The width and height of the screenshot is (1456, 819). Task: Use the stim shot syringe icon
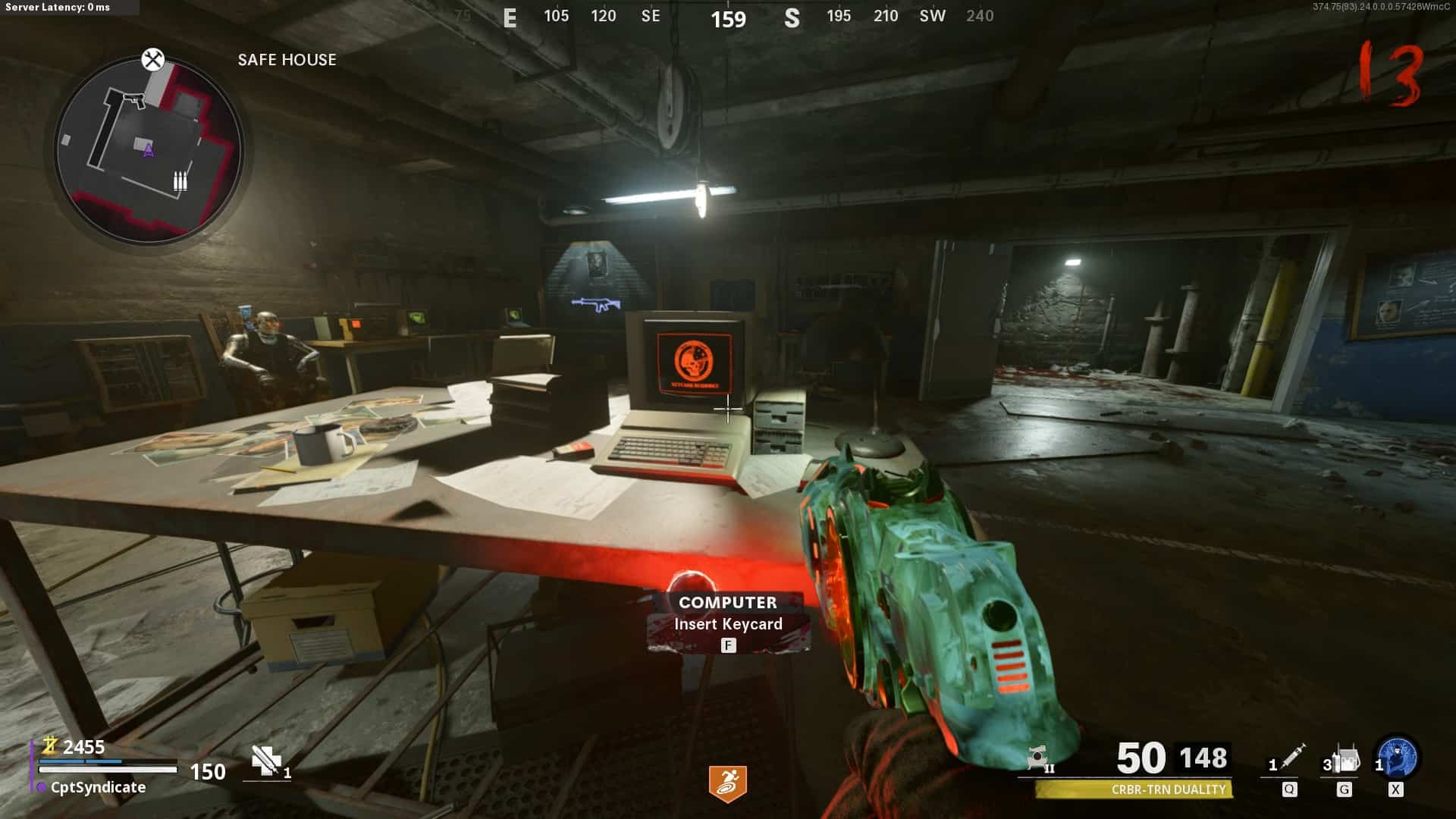pyautogui.click(x=1291, y=757)
